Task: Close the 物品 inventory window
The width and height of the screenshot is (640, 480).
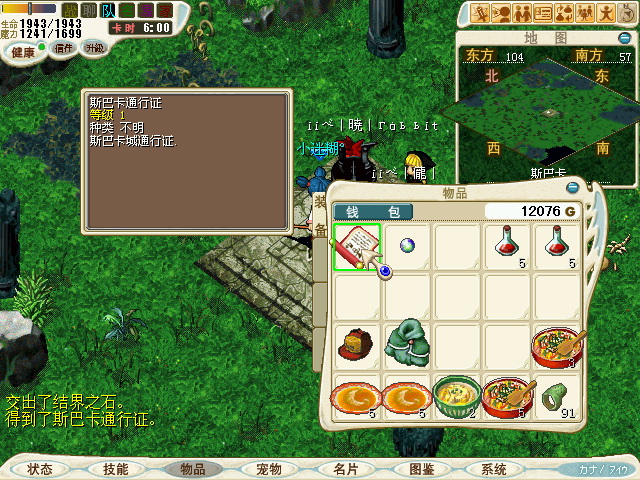Action: 572,187
